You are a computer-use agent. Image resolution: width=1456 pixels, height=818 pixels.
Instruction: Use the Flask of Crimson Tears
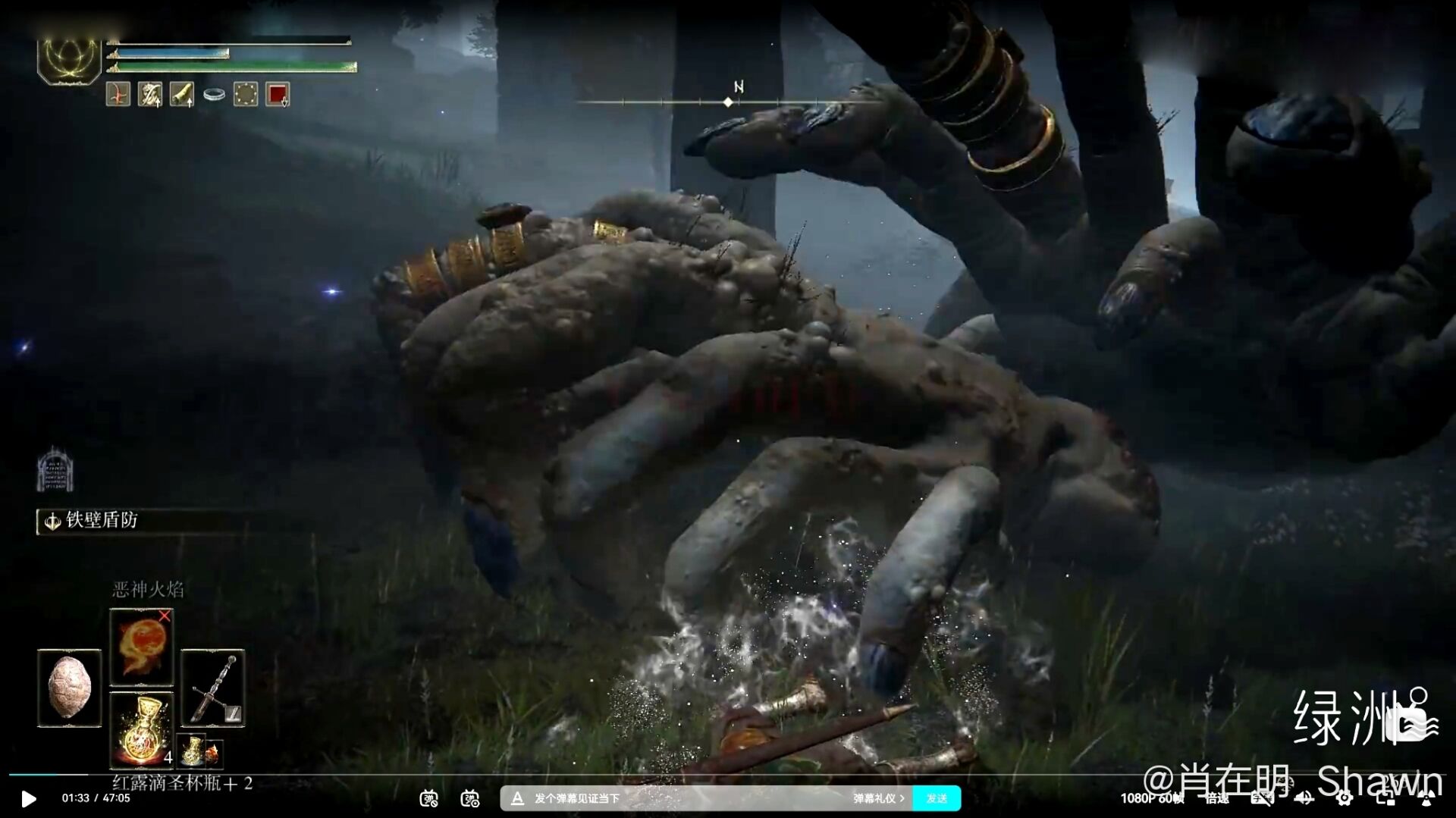click(142, 730)
